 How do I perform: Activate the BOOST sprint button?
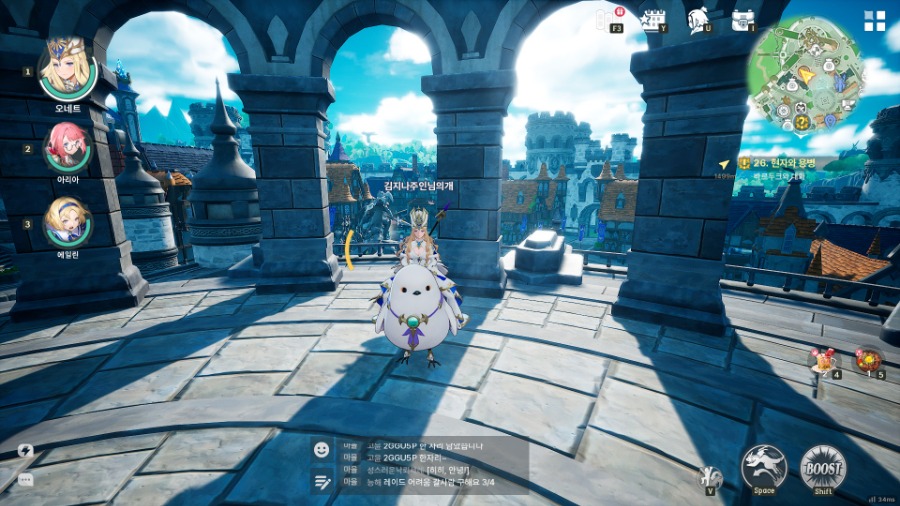(823, 466)
